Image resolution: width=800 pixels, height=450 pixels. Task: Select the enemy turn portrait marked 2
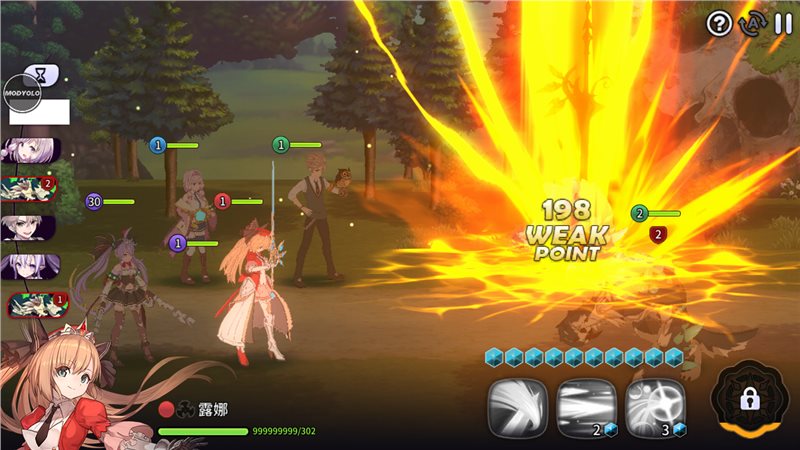point(30,188)
